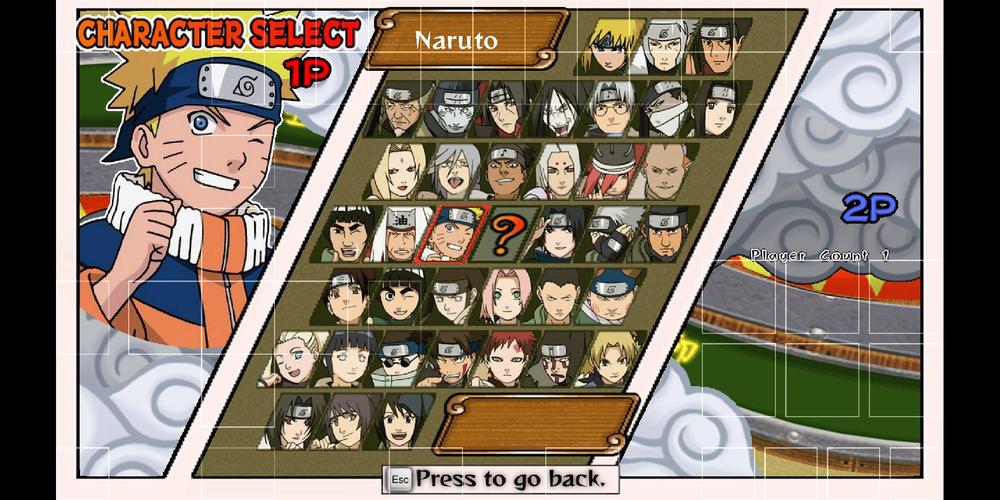Choose Rock Lee's winking portrait
Image resolution: width=1000 pixels, height=500 pixels.
click(402, 297)
